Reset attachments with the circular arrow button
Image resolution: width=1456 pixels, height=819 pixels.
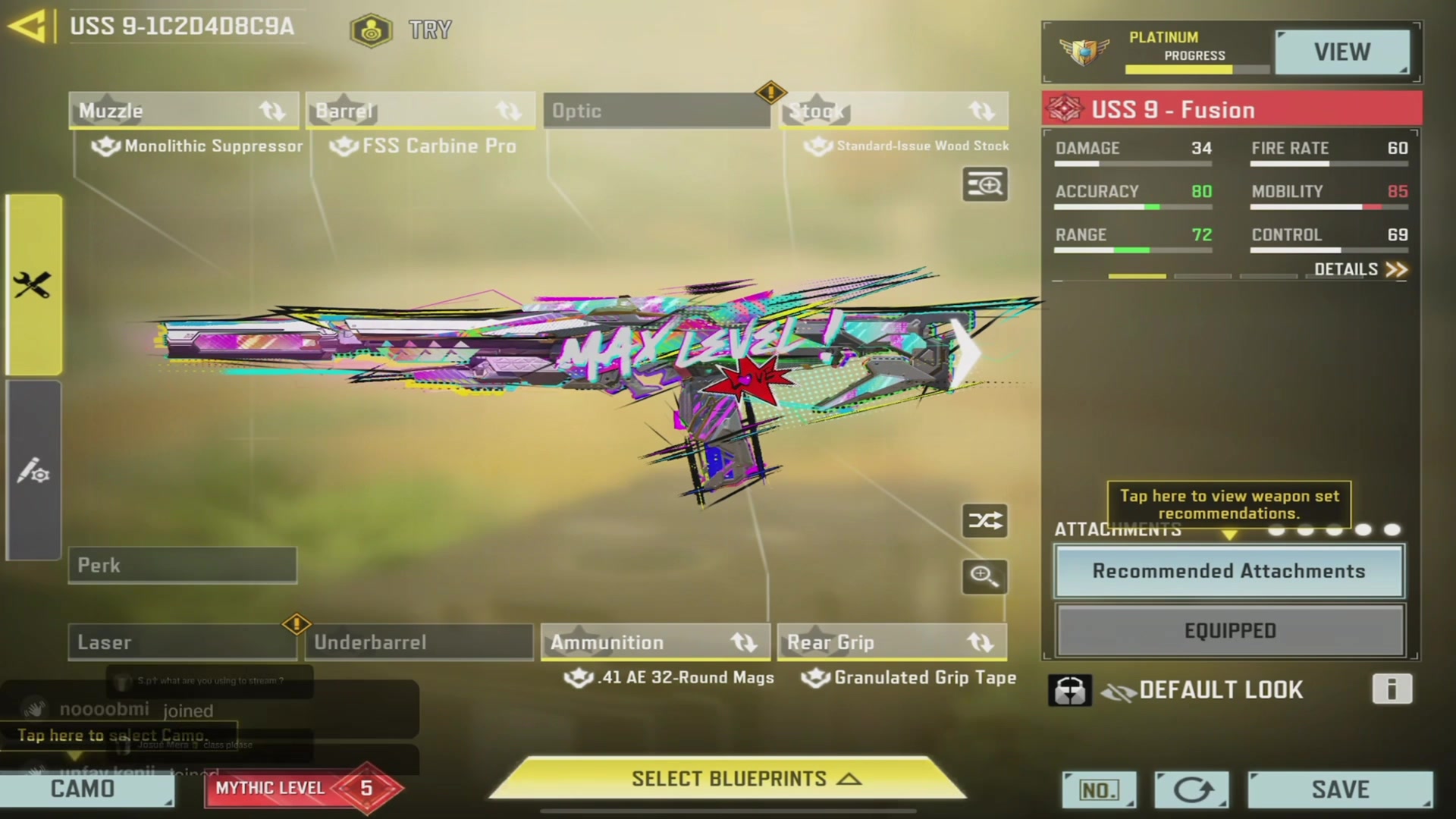1191,790
